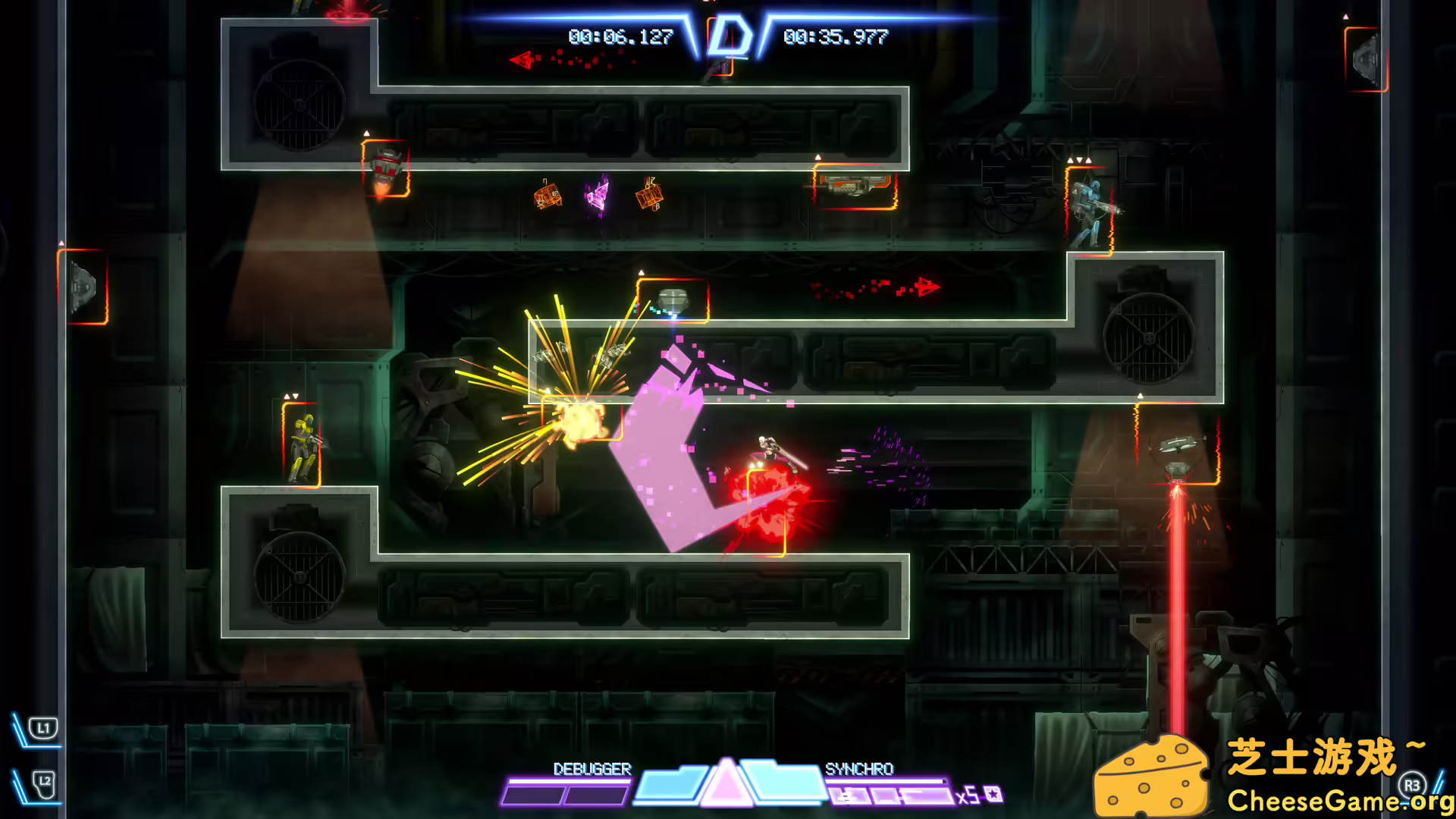
Task: Click the pink triangle icon in the center HUD
Action: coord(729,786)
